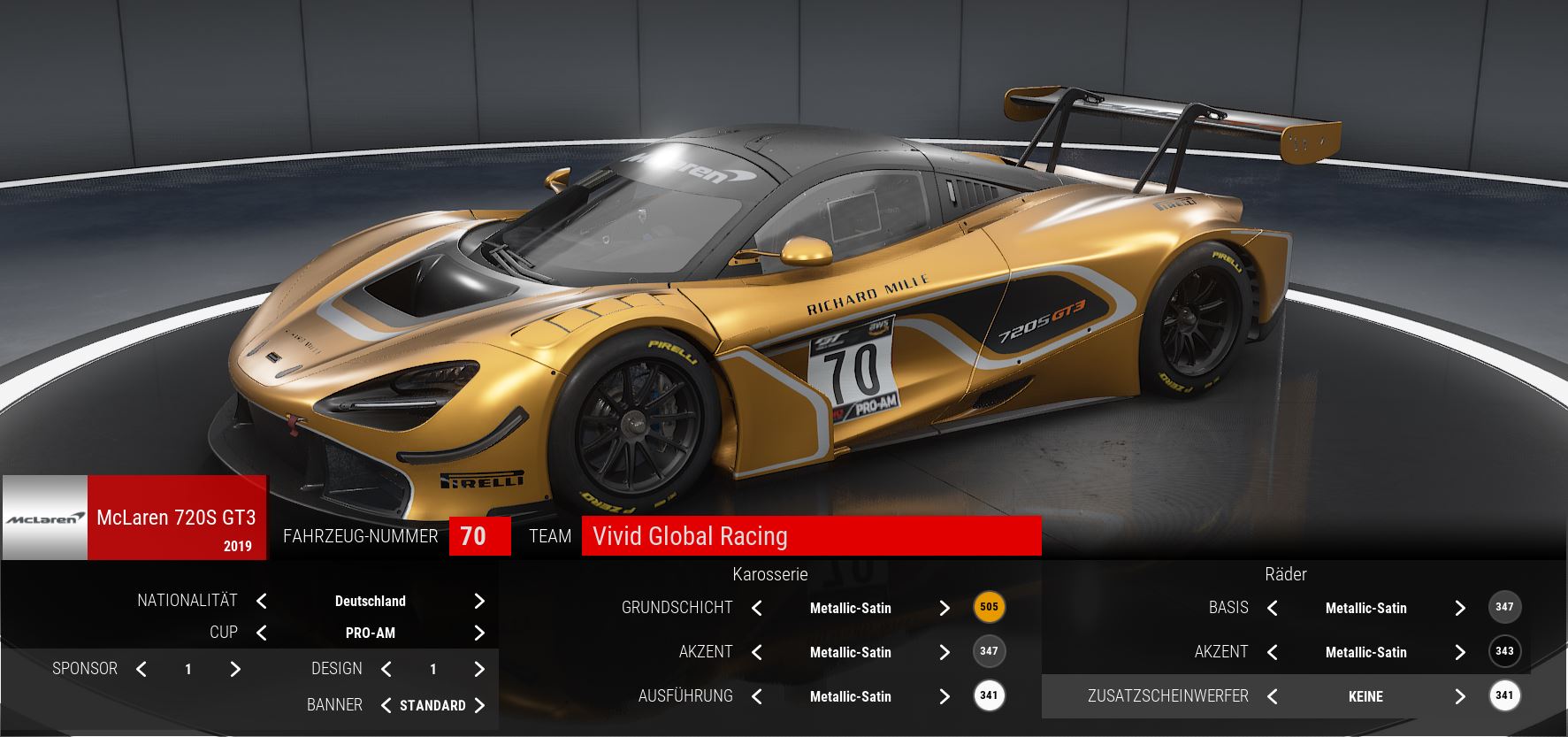Screen dimensions: 1568x737
Task: Select next Grundschicht finish after Metallic-Satin
Action: coord(945,609)
